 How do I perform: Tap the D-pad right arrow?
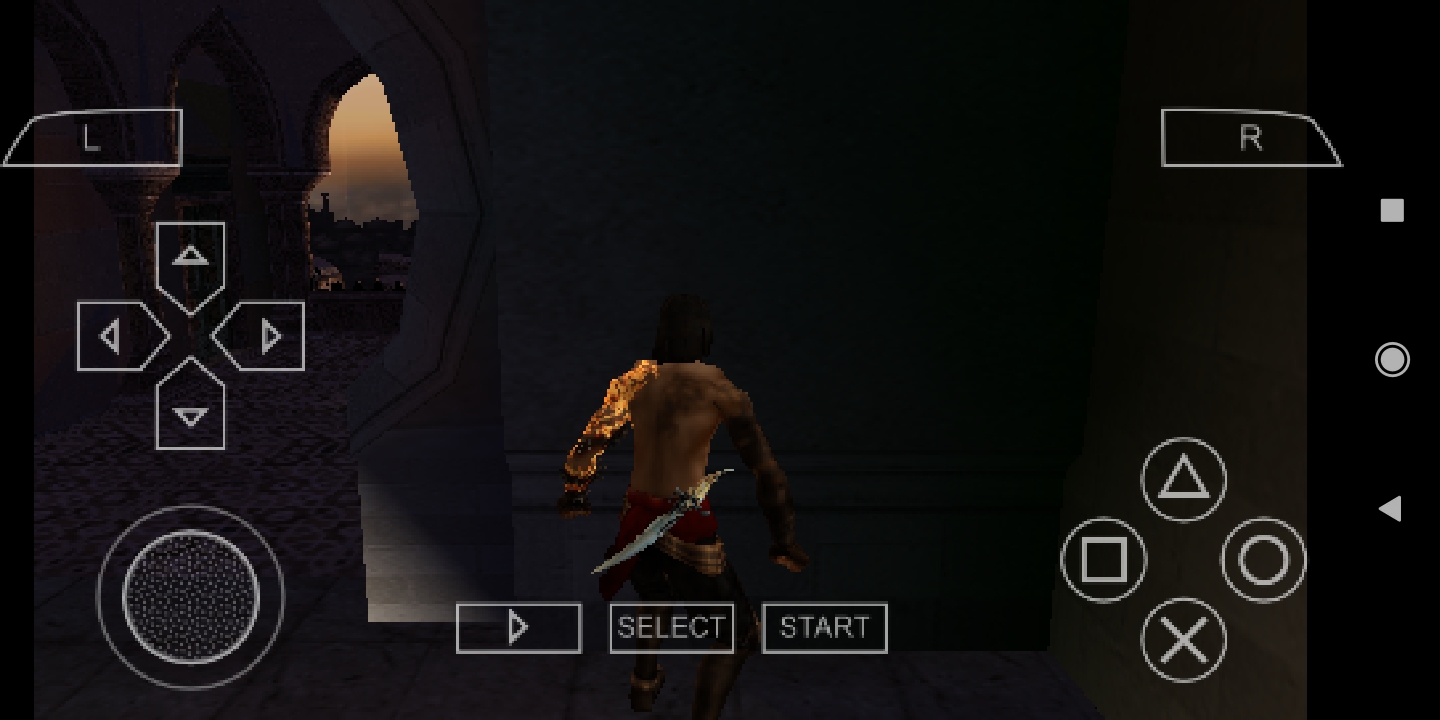262,337
